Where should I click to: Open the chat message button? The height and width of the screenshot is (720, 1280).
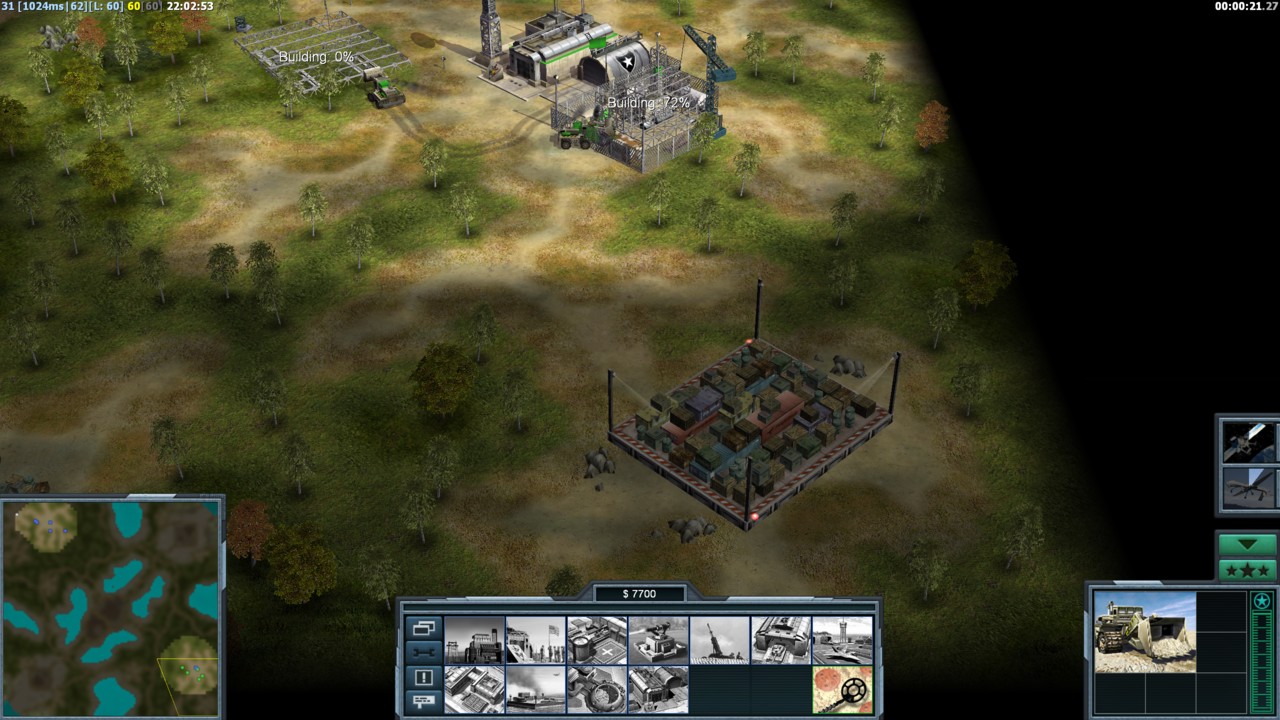tap(423, 701)
